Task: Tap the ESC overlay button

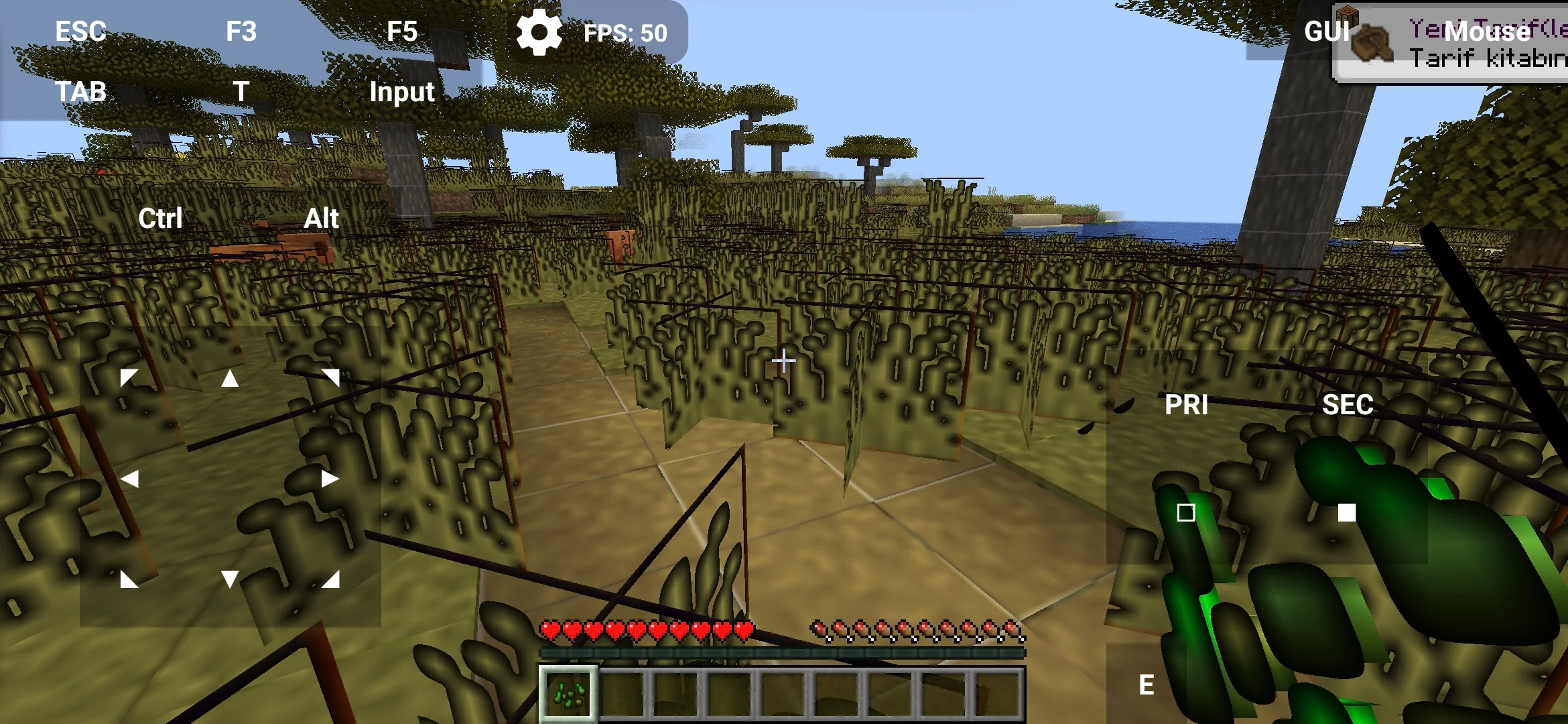Action: (x=80, y=32)
